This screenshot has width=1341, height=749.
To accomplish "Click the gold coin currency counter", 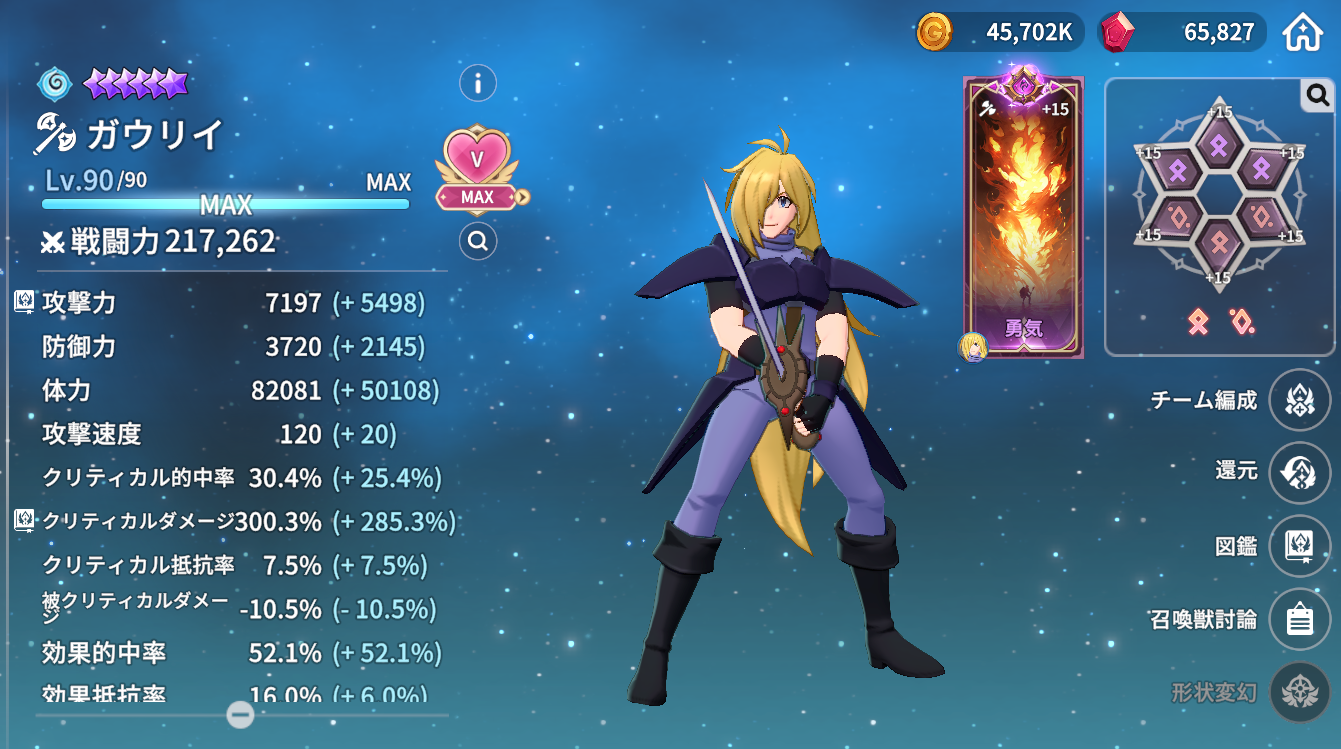I will [997, 32].
